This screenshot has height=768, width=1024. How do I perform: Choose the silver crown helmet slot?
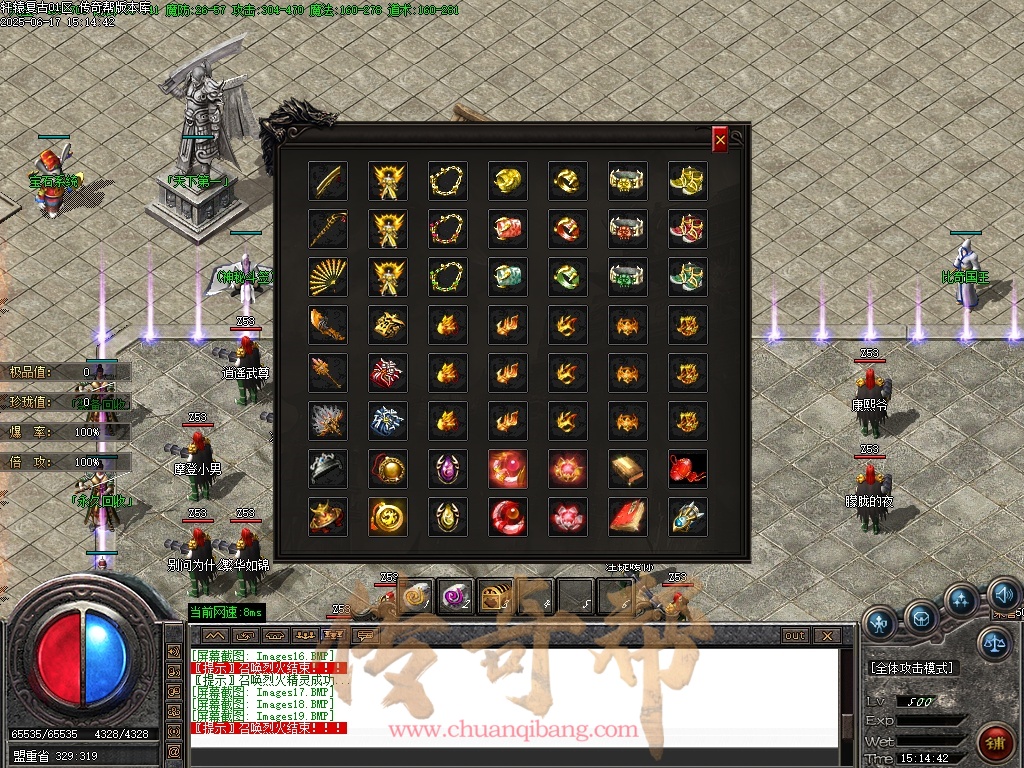coord(328,469)
